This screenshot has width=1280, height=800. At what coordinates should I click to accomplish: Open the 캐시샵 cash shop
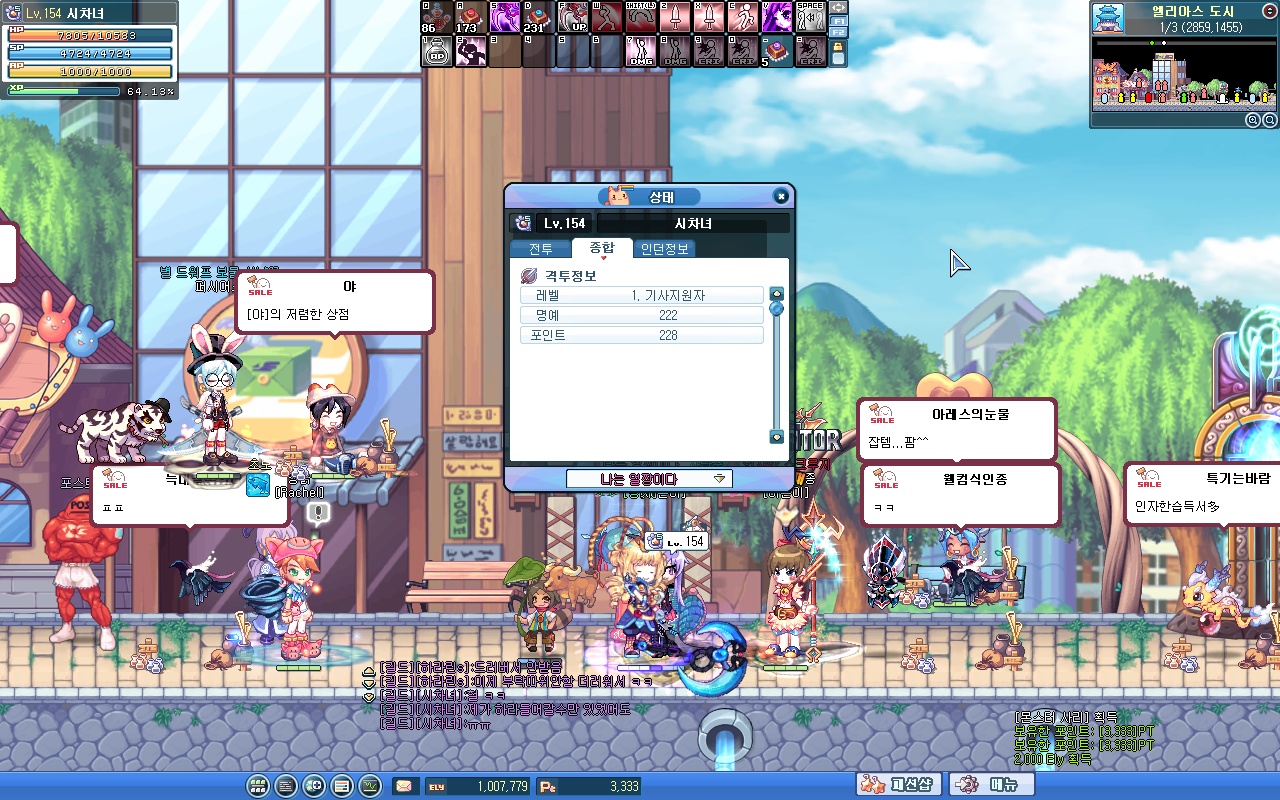coord(899,785)
